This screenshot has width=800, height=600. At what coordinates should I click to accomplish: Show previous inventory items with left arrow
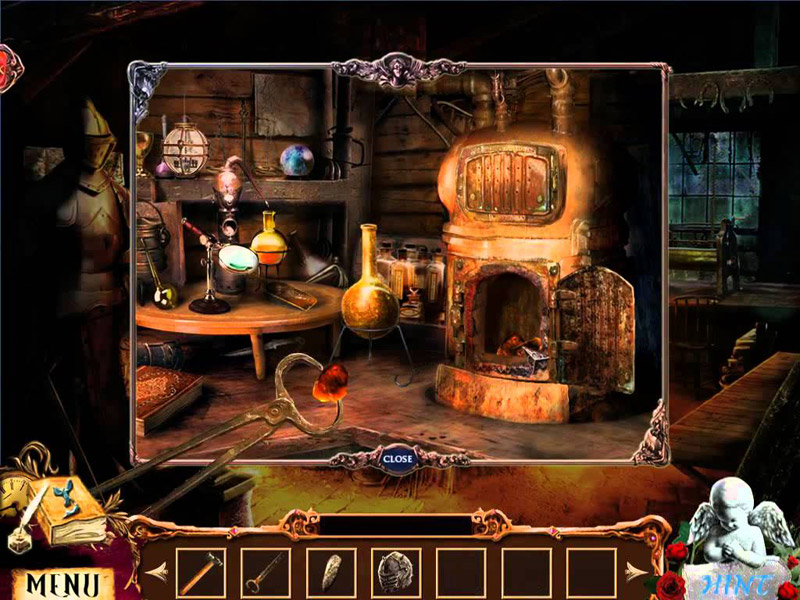pyautogui.click(x=154, y=573)
